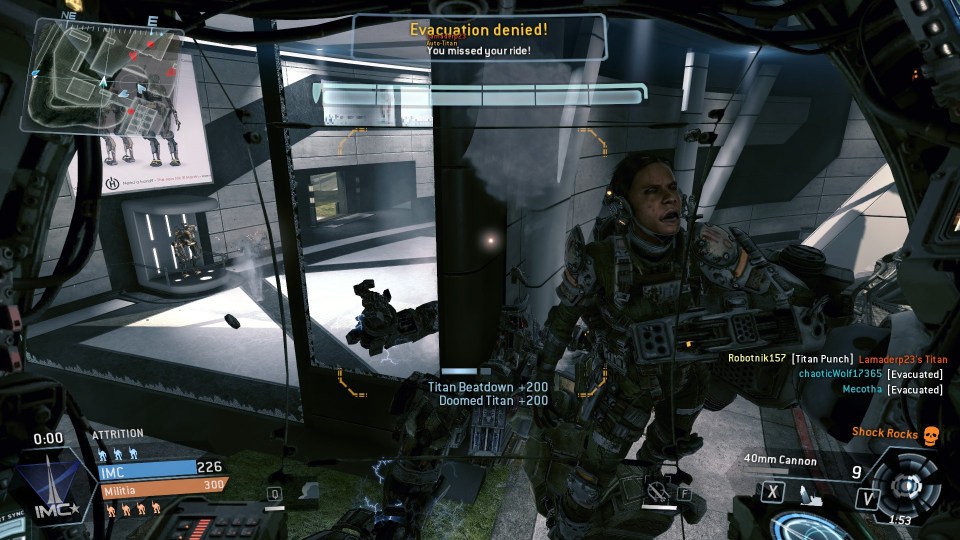This screenshot has width=960, height=540.
Task: Activate the Titan core ability dial
Action: [x=906, y=485]
